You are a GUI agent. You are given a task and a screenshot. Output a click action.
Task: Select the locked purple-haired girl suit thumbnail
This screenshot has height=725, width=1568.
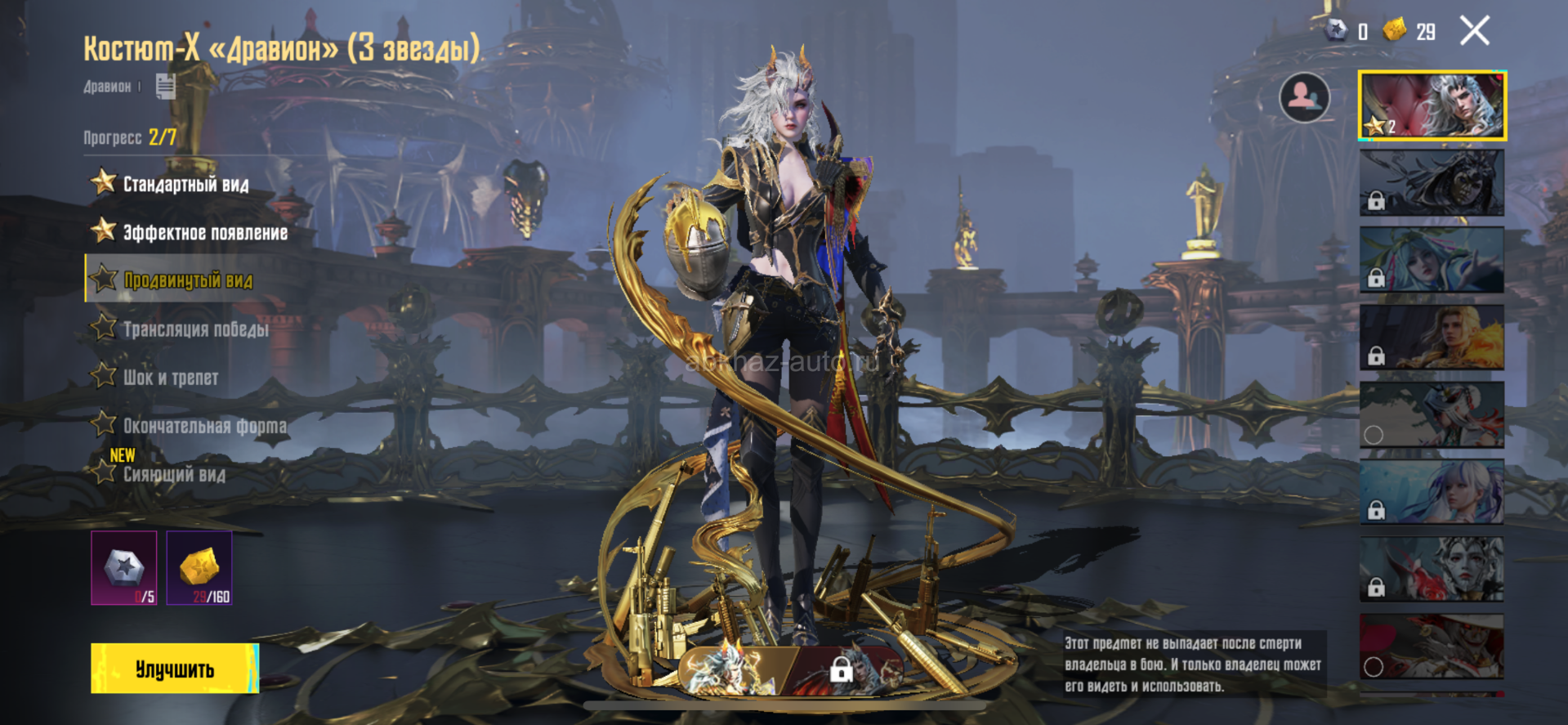click(x=1432, y=492)
